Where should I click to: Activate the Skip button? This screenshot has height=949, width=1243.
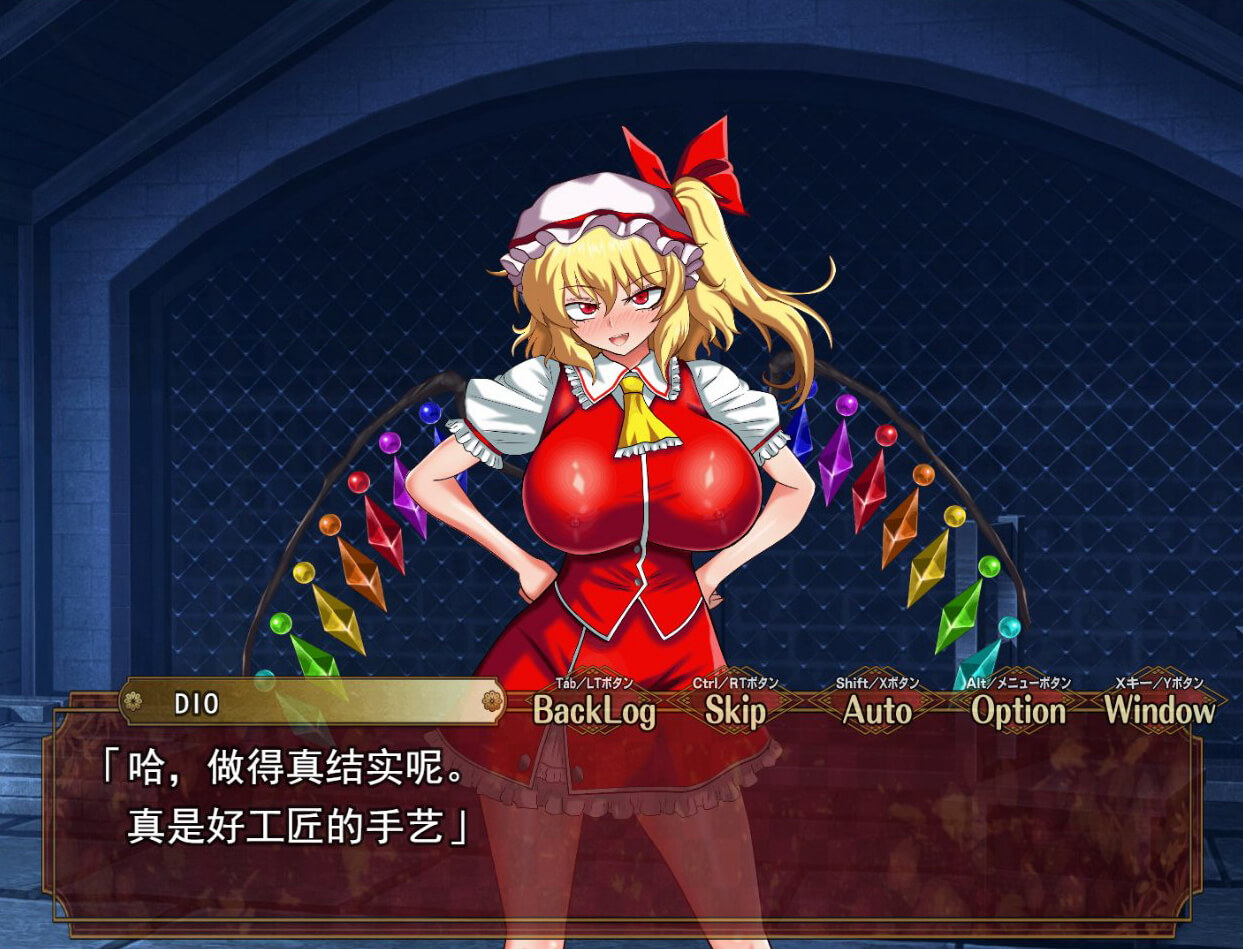[x=735, y=710]
